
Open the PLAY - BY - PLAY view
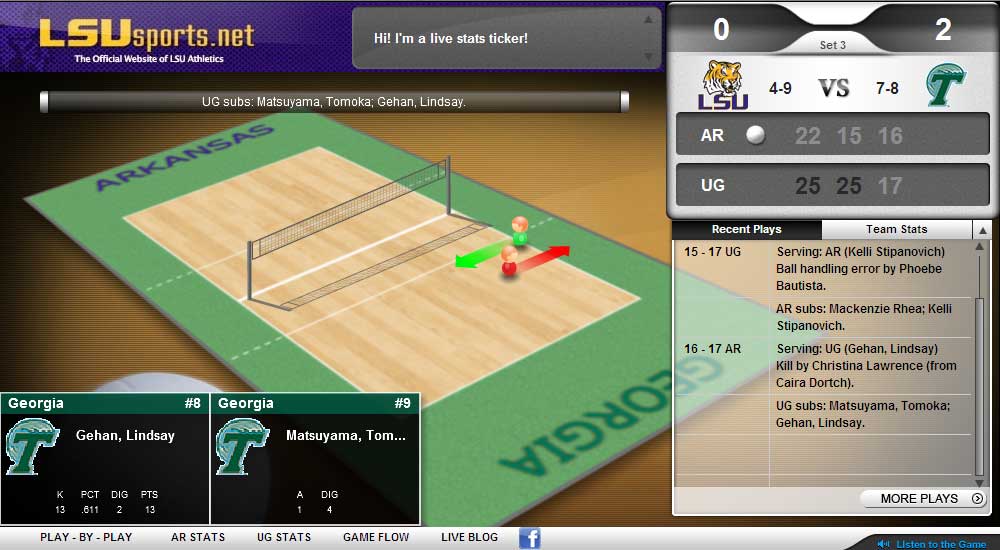tap(86, 537)
